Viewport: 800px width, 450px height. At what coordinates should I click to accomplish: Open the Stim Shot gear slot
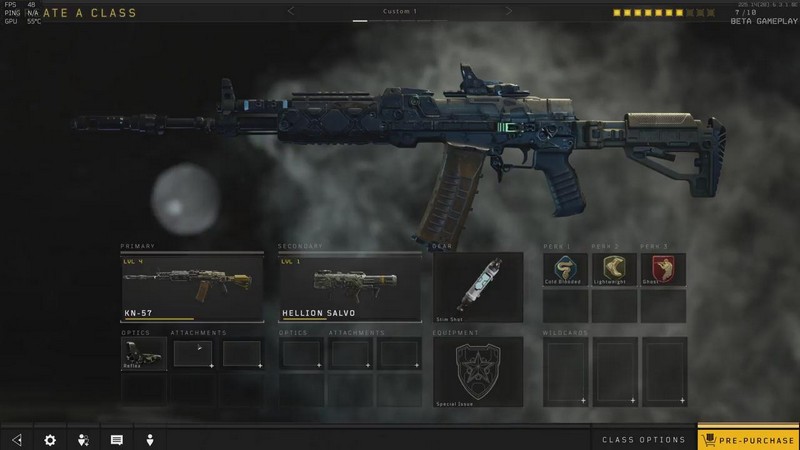[478, 287]
